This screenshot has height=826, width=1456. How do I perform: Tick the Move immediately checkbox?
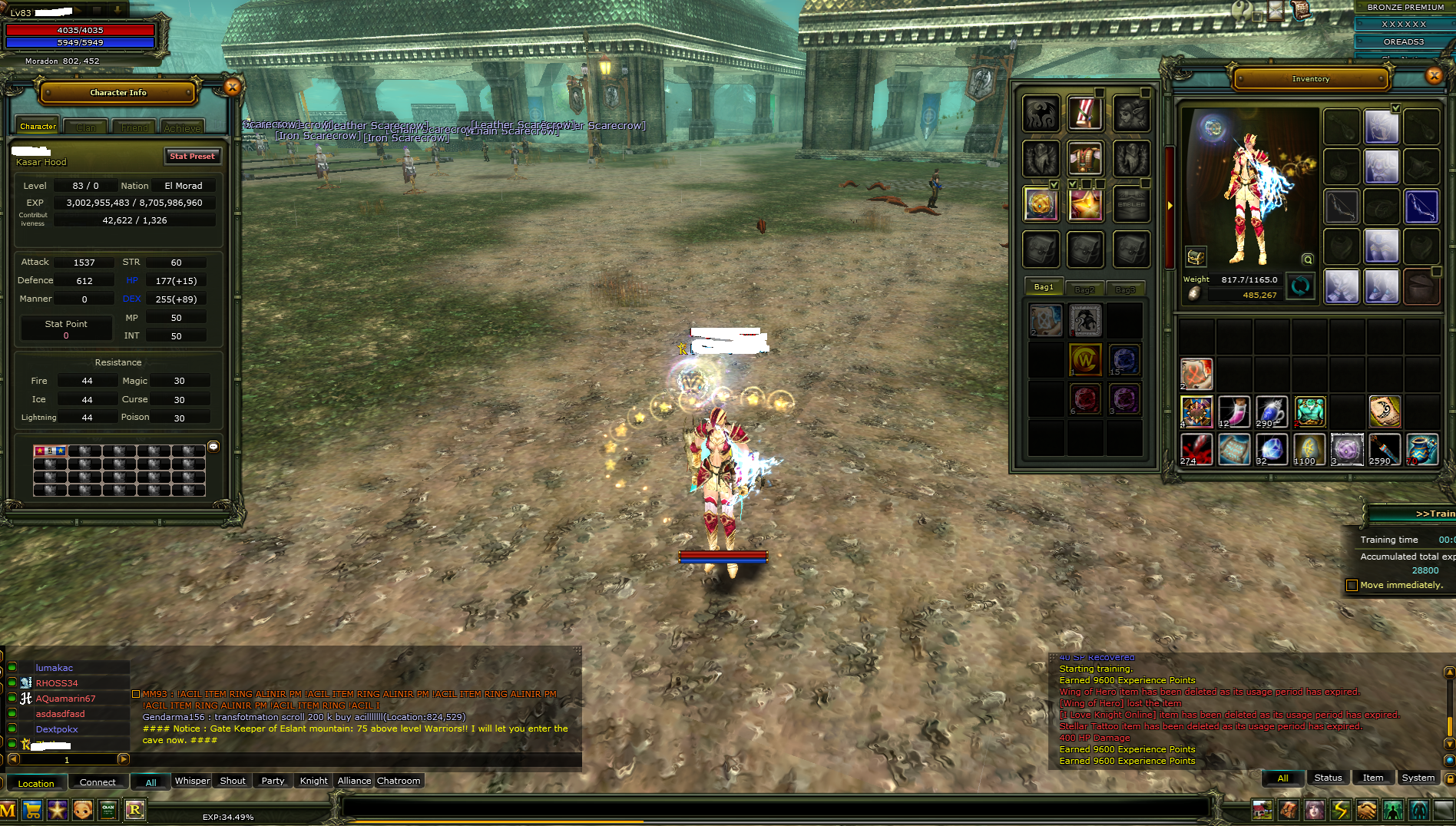point(1352,586)
